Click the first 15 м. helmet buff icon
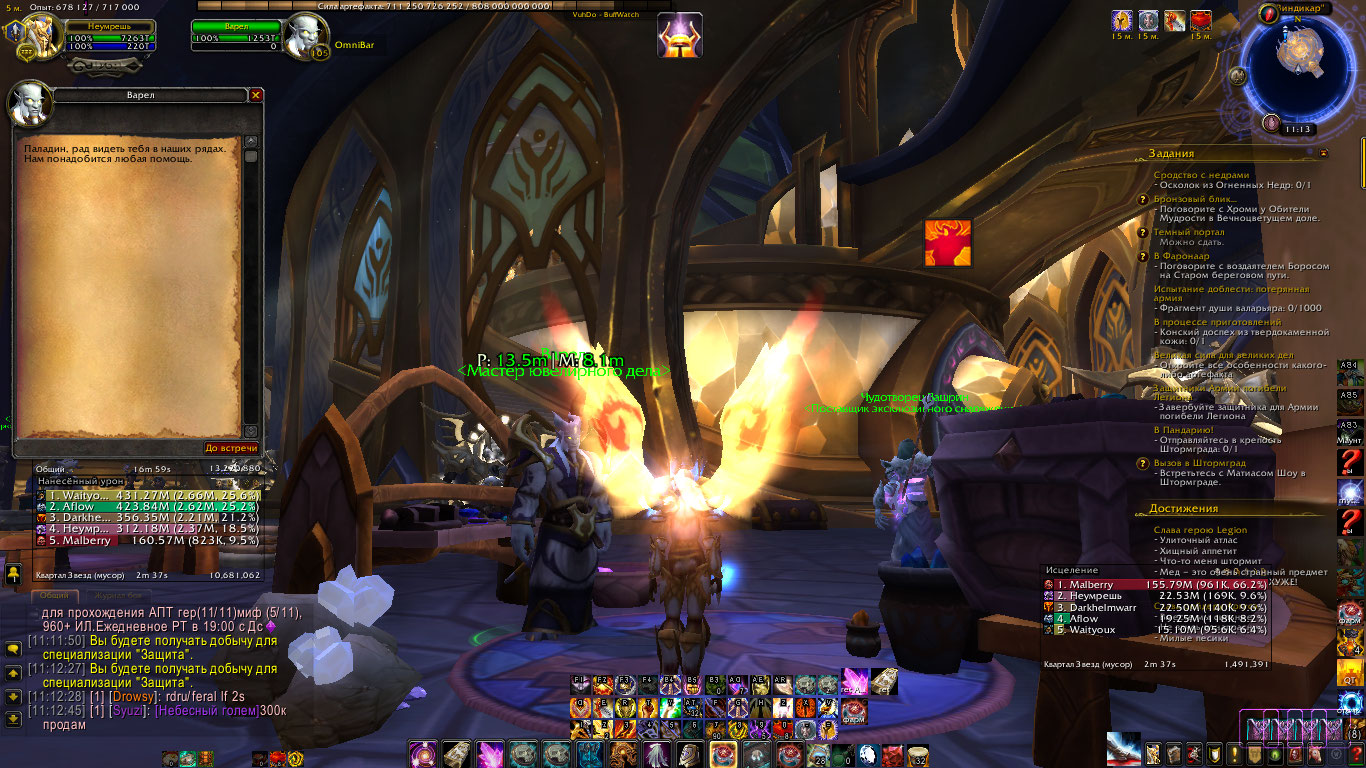This screenshot has height=768, width=1366. click(x=1122, y=21)
